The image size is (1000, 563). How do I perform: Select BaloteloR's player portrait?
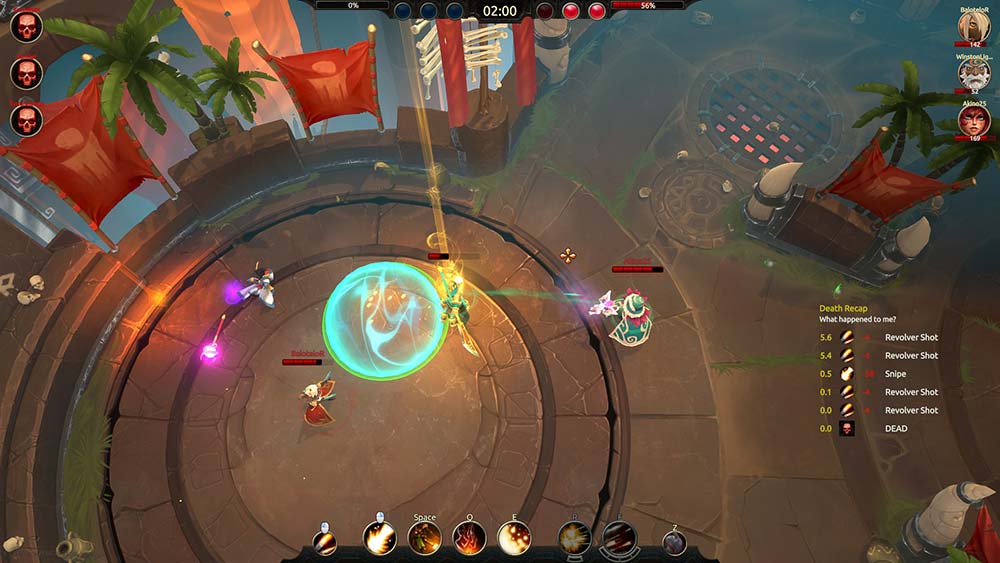point(974,27)
